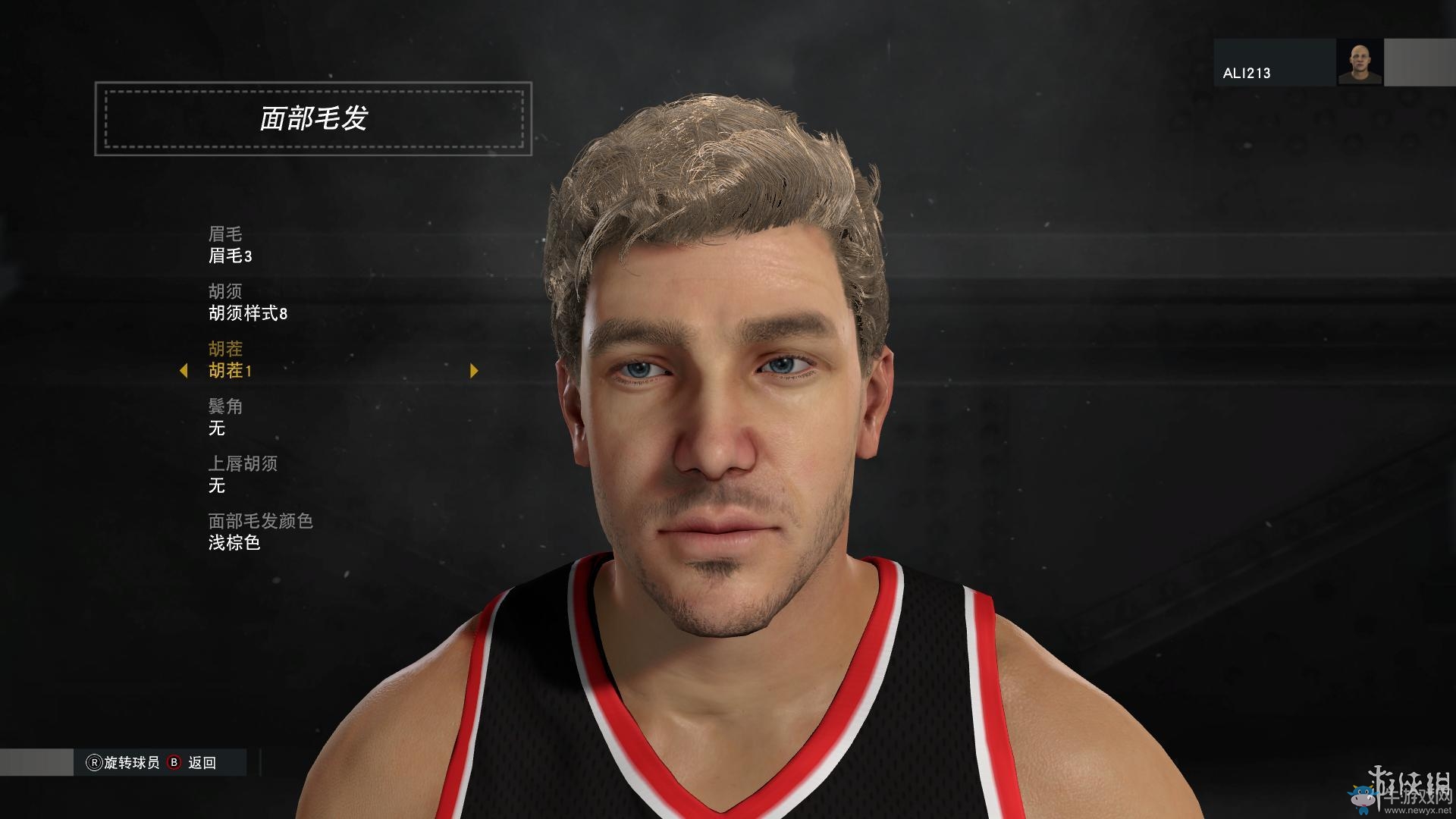Click the player avatar thumbnail beside ALI213
This screenshot has width=1456, height=819.
point(1362,62)
